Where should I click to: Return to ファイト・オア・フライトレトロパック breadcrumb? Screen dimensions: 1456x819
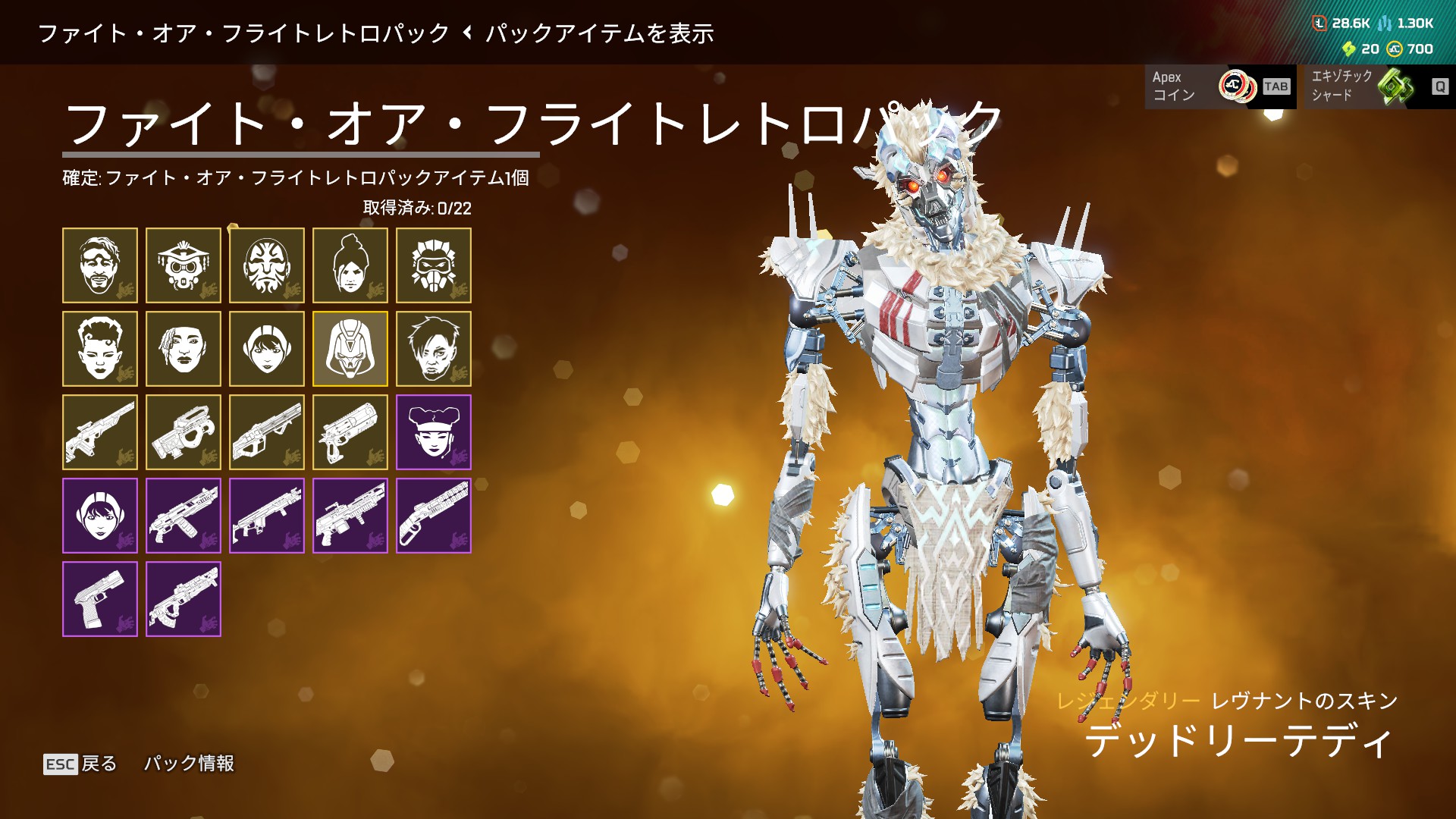pos(243,33)
